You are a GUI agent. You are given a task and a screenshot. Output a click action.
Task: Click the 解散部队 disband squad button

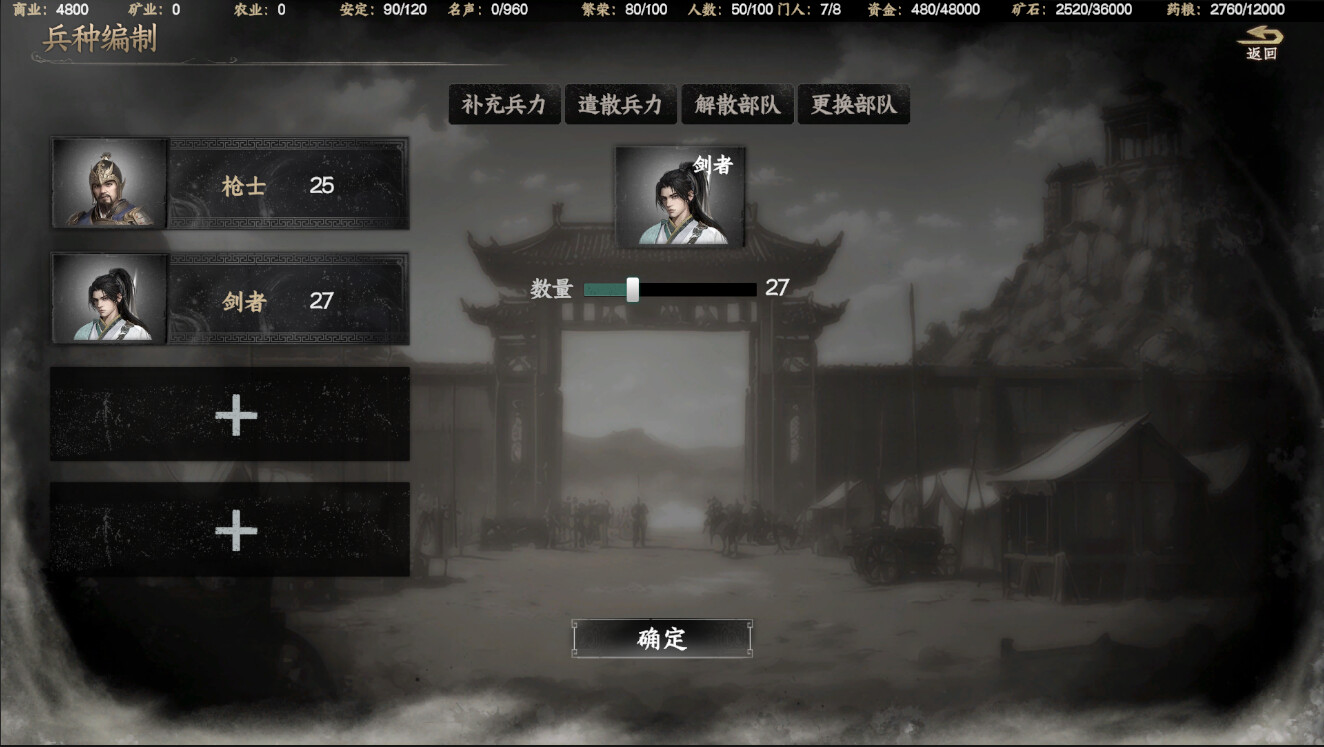(737, 104)
